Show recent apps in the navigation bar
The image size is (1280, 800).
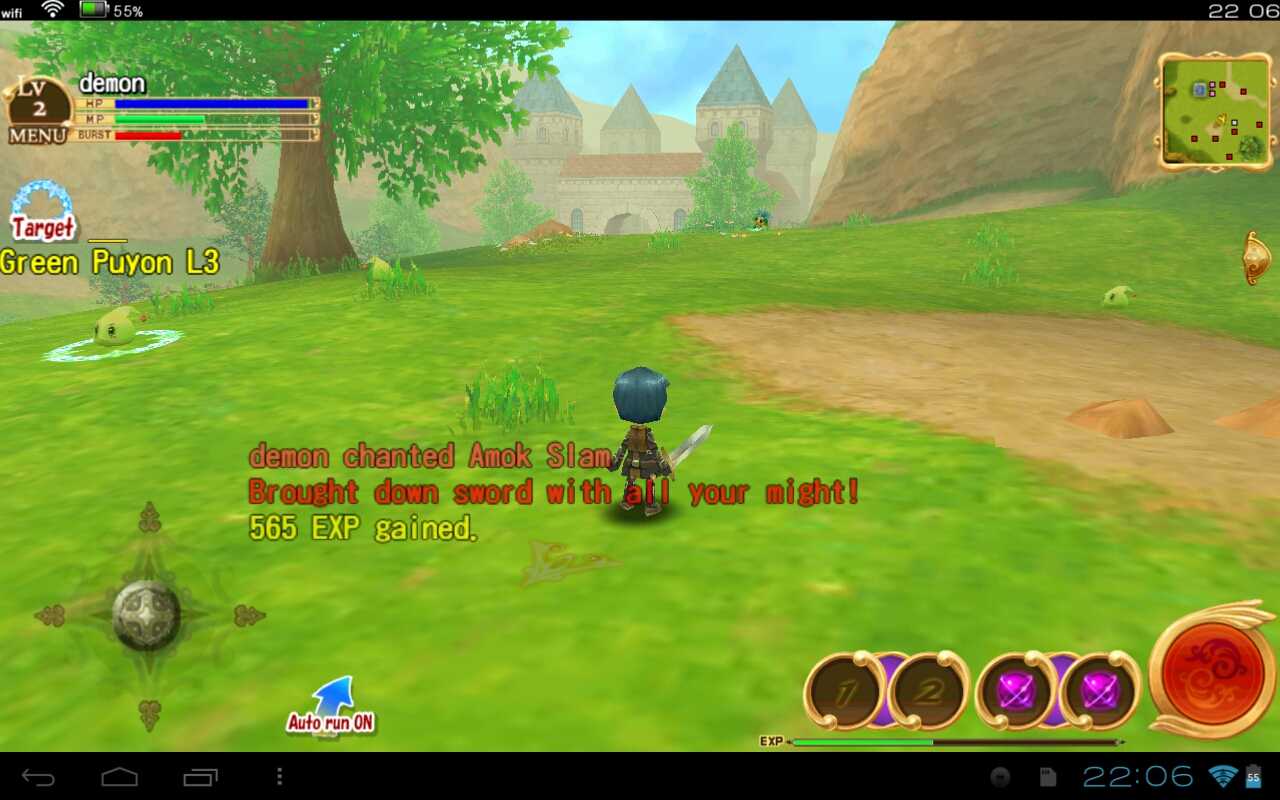tap(200, 777)
